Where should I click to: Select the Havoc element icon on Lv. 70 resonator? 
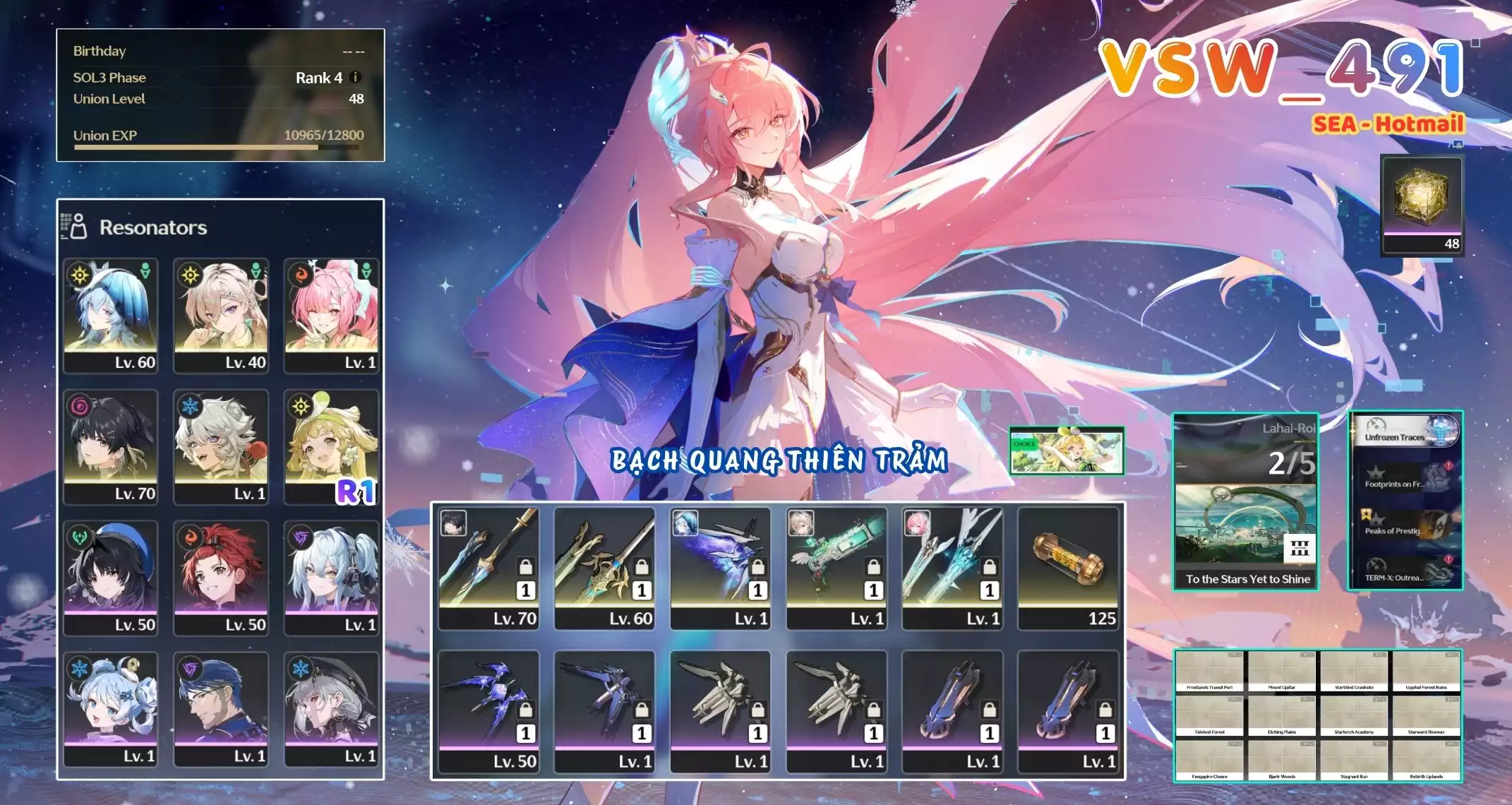click(80, 406)
